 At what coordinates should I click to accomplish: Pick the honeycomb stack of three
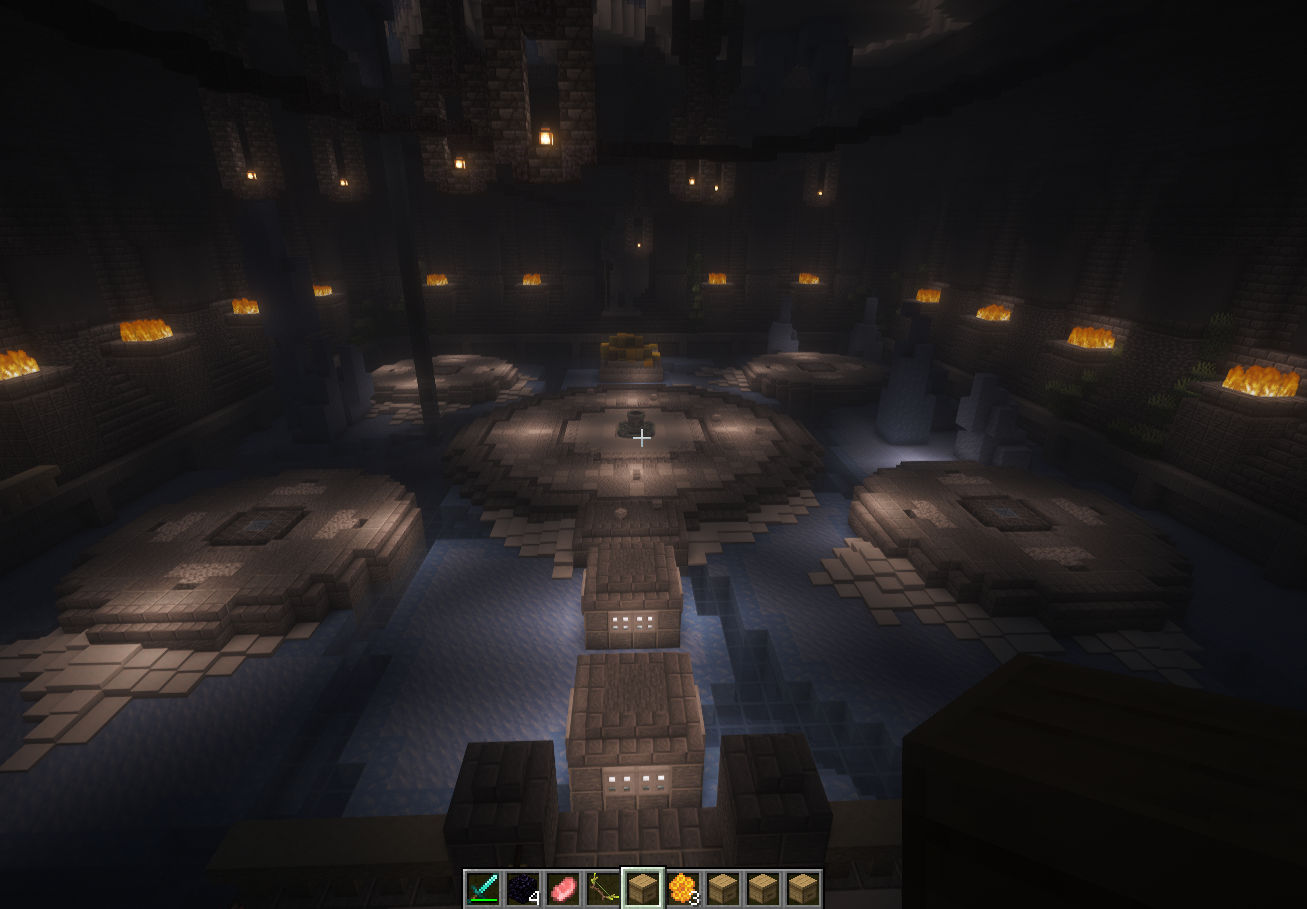pyautogui.click(x=683, y=888)
